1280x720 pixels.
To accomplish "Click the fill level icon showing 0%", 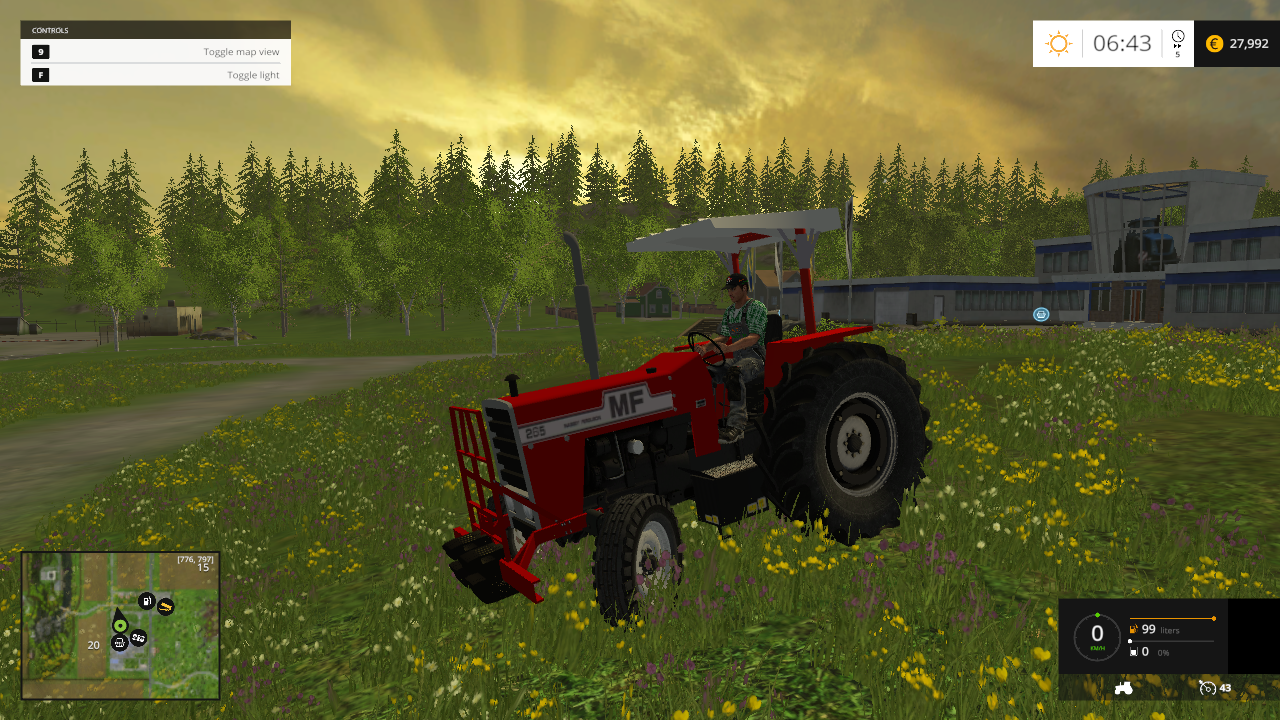I will 1134,651.
